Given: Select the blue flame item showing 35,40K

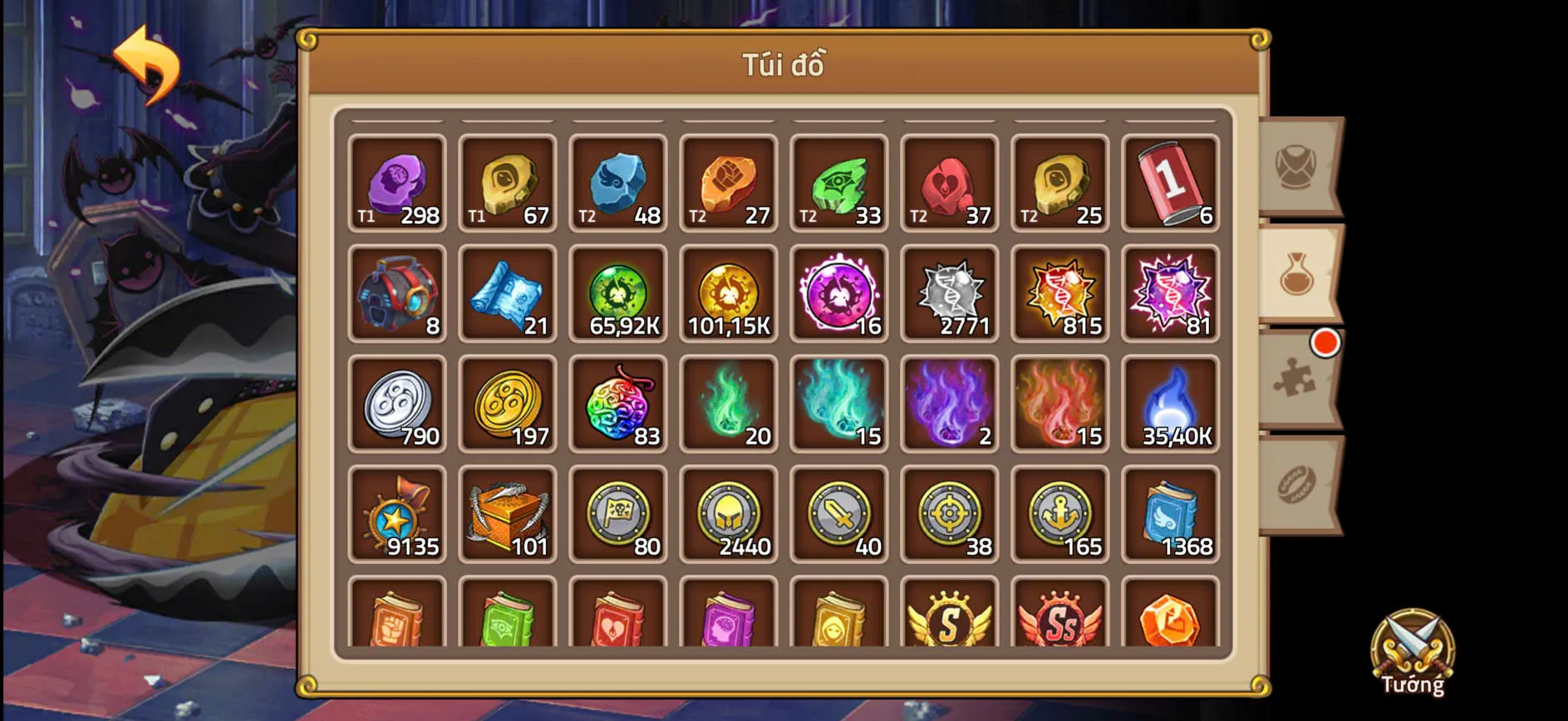Looking at the screenshot, I should click(1172, 403).
